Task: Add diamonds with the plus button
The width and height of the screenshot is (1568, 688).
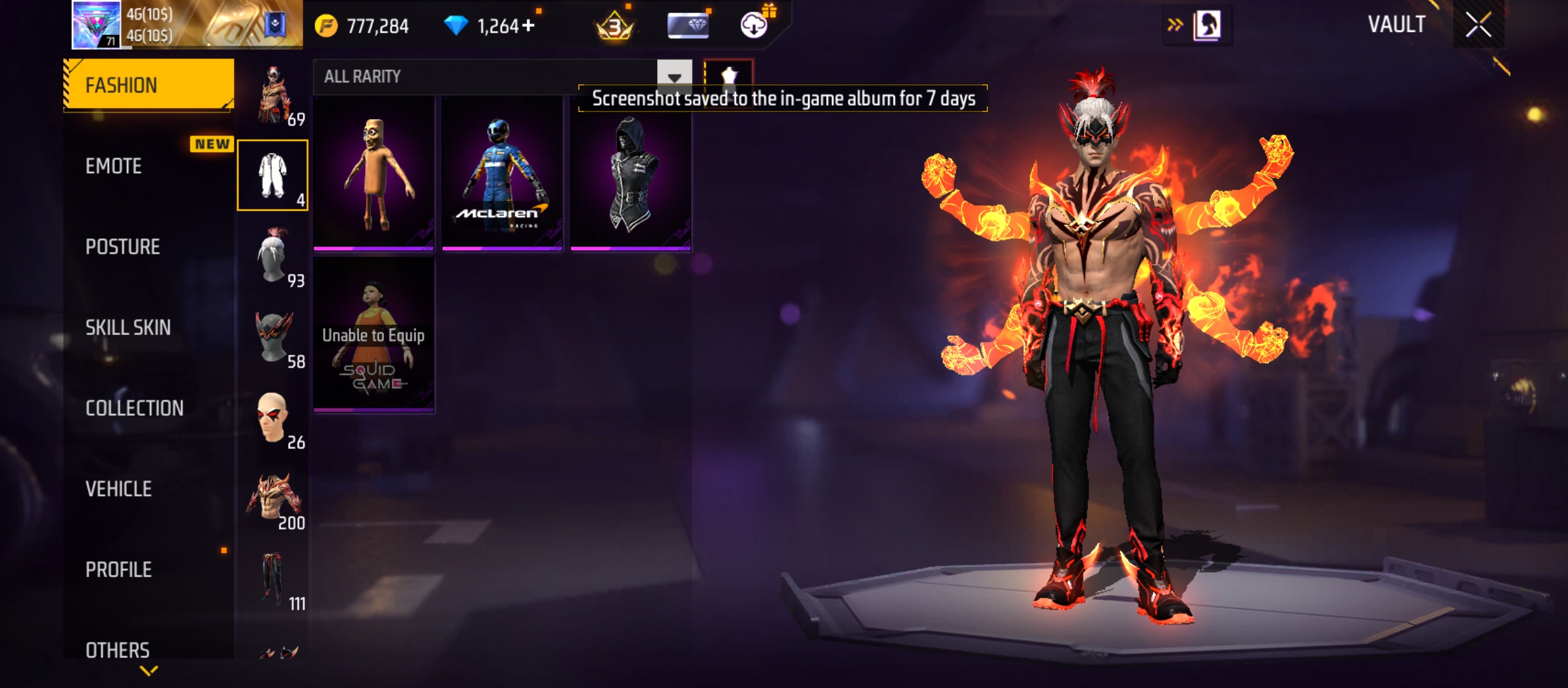Action: [528, 25]
